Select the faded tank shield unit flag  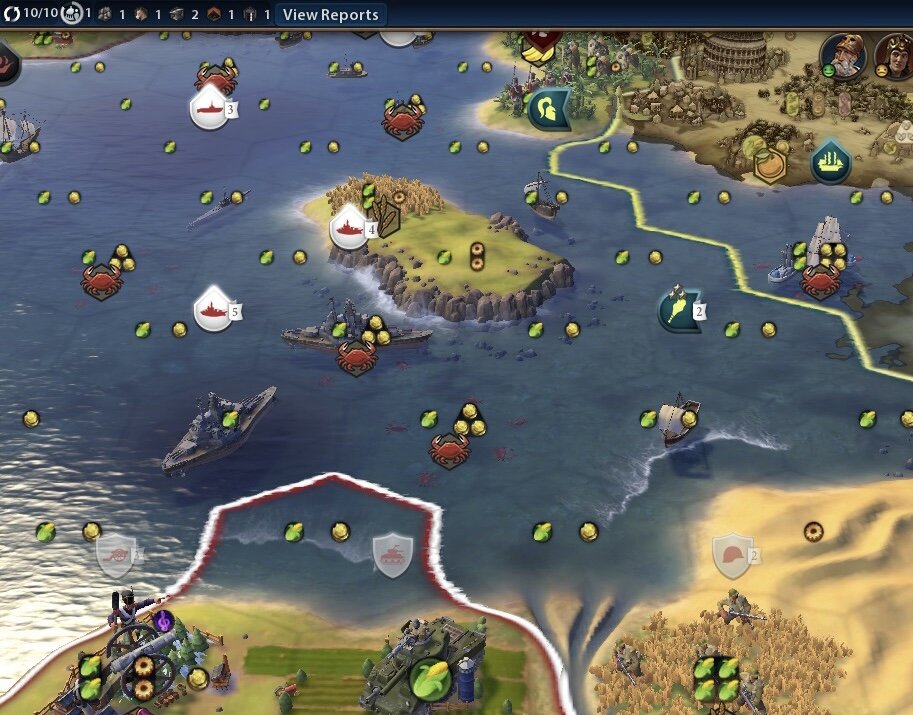click(393, 551)
